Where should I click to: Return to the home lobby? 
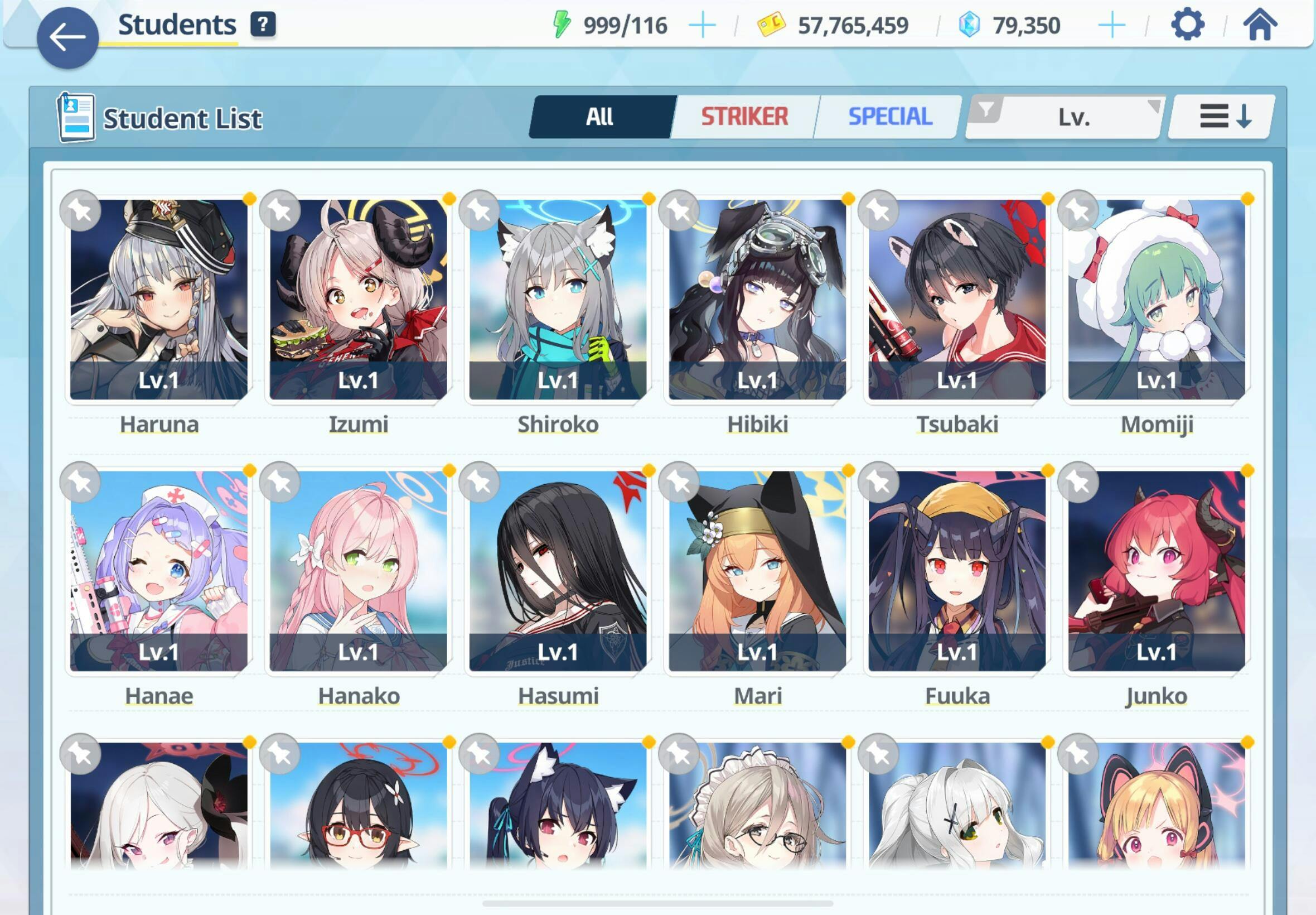tap(1260, 25)
